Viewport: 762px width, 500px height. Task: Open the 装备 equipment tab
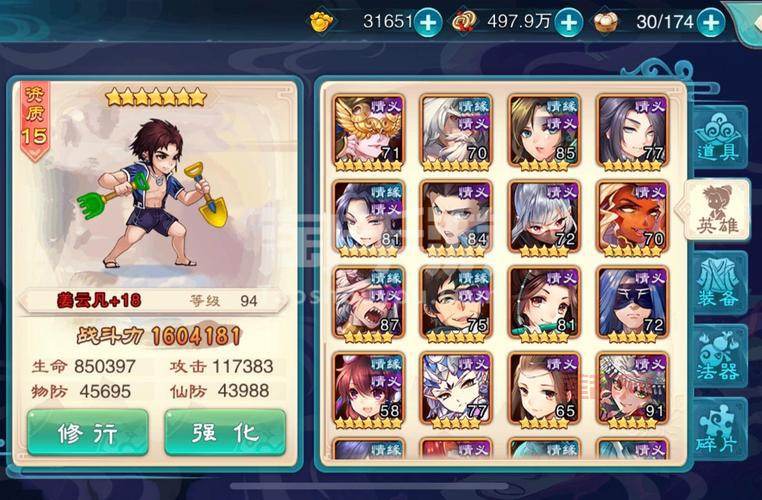717,282
